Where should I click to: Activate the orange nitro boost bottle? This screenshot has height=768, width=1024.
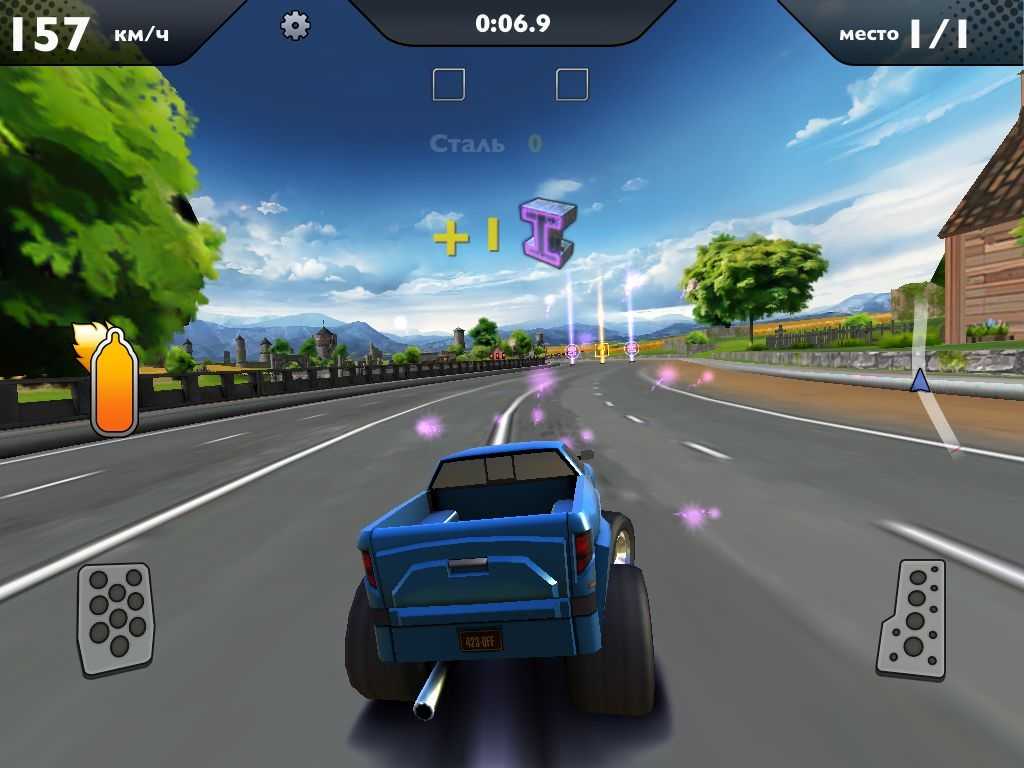pyautogui.click(x=113, y=383)
